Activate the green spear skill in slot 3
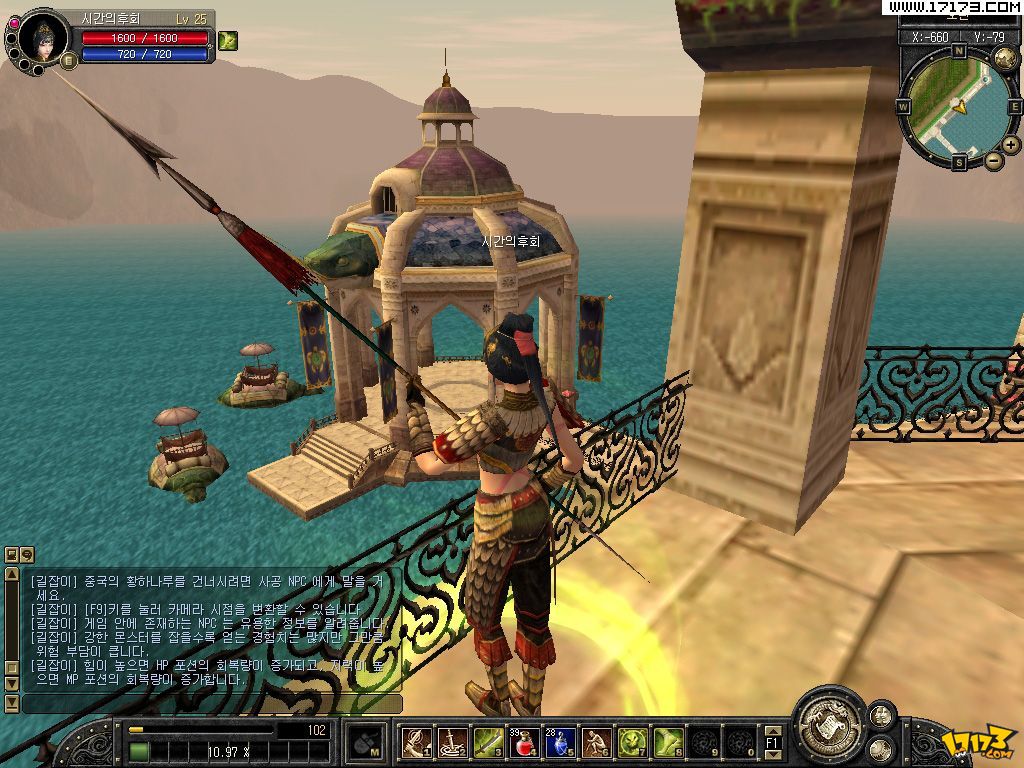The width and height of the screenshot is (1024, 768). tap(488, 742)
